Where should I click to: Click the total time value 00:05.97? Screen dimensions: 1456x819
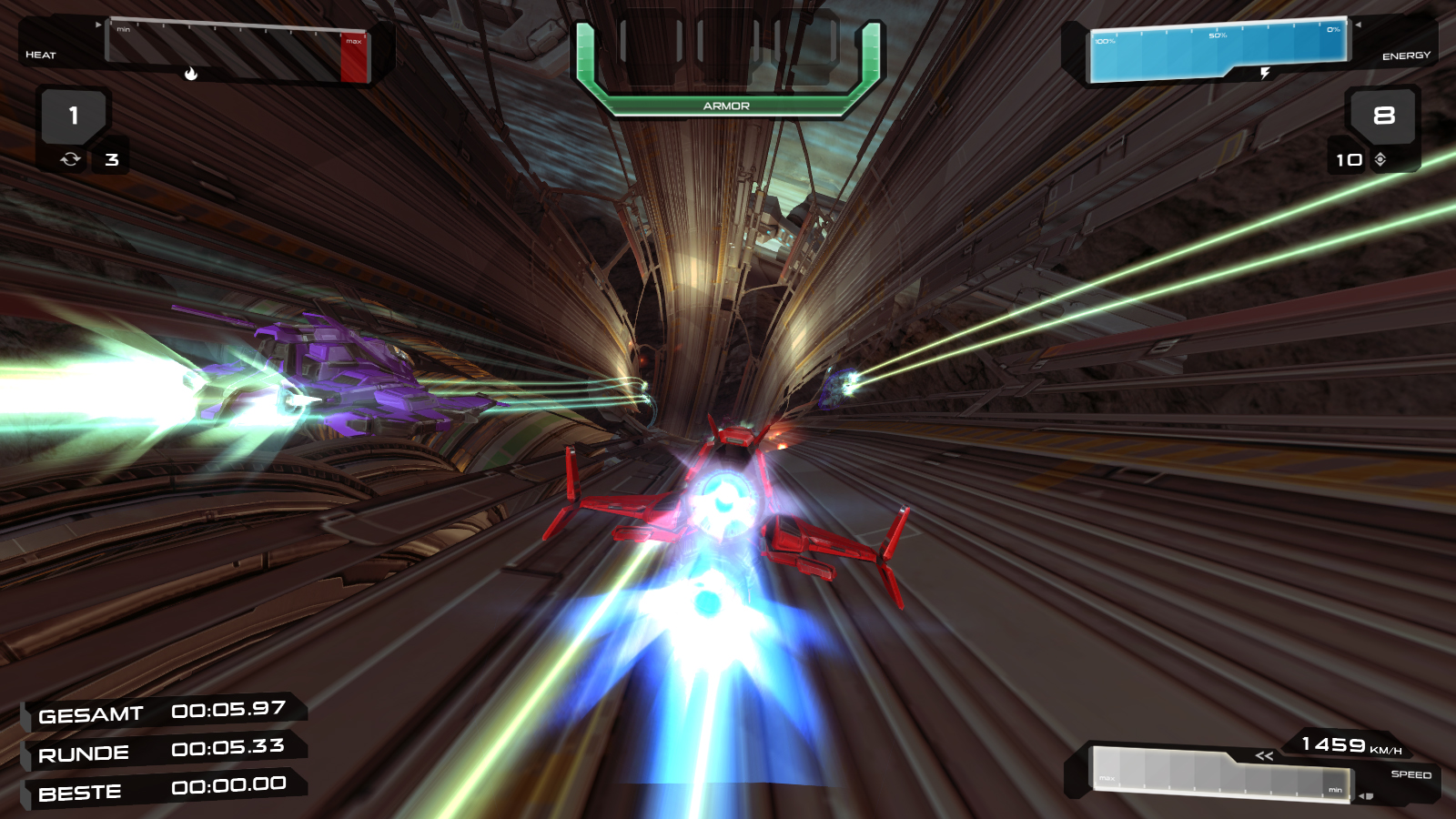point(229,712)
